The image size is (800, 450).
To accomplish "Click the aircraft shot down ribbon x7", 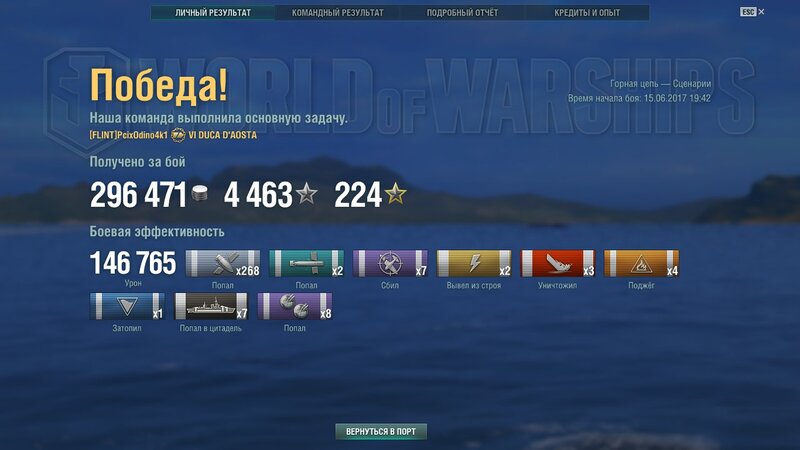I will [x=391, y=263].
